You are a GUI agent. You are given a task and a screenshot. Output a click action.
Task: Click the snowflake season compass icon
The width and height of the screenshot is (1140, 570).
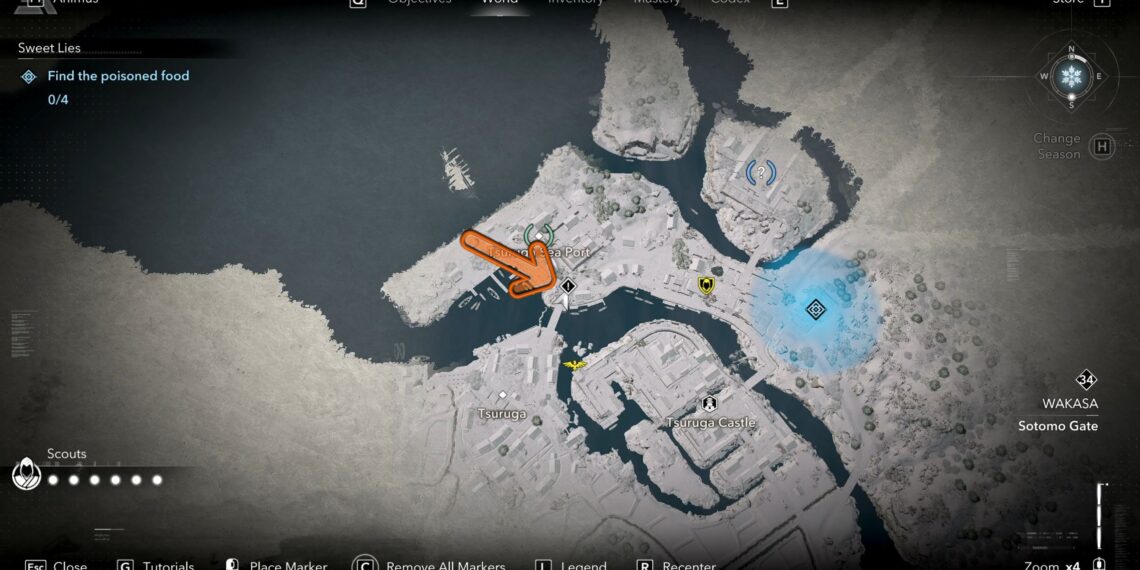(x=1072, y=76)
